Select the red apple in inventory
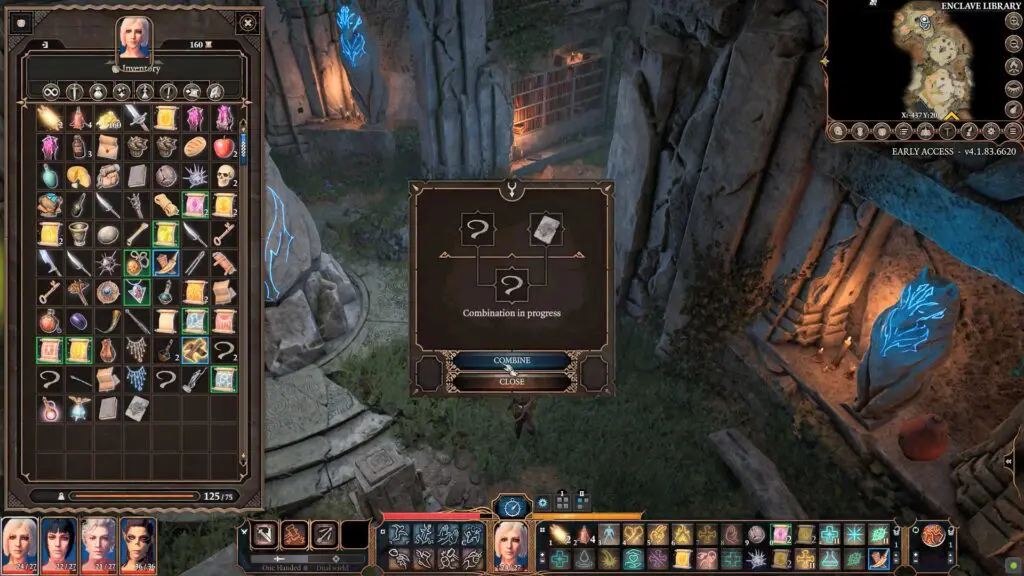 [x=223, y=147]
